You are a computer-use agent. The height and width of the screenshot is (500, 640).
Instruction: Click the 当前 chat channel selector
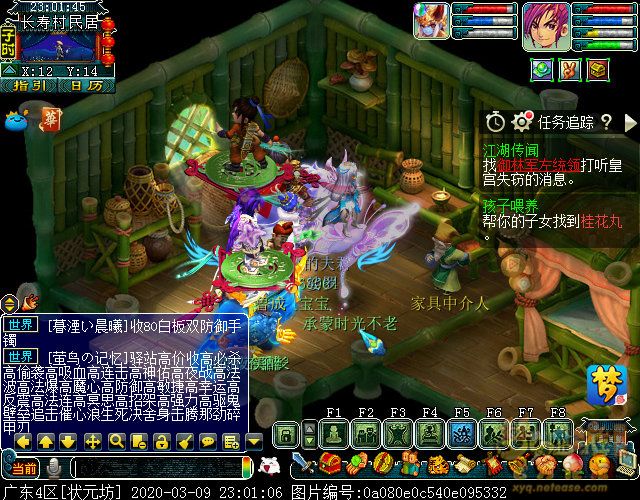click(22, 468)
